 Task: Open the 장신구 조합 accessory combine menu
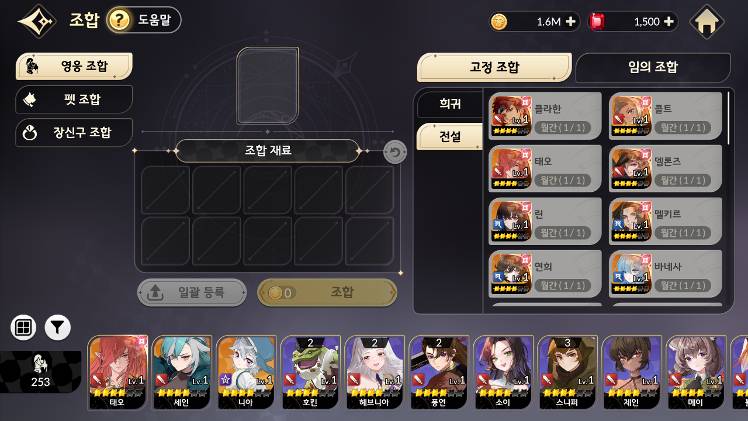pyautogui.click(x=75, y=132)
